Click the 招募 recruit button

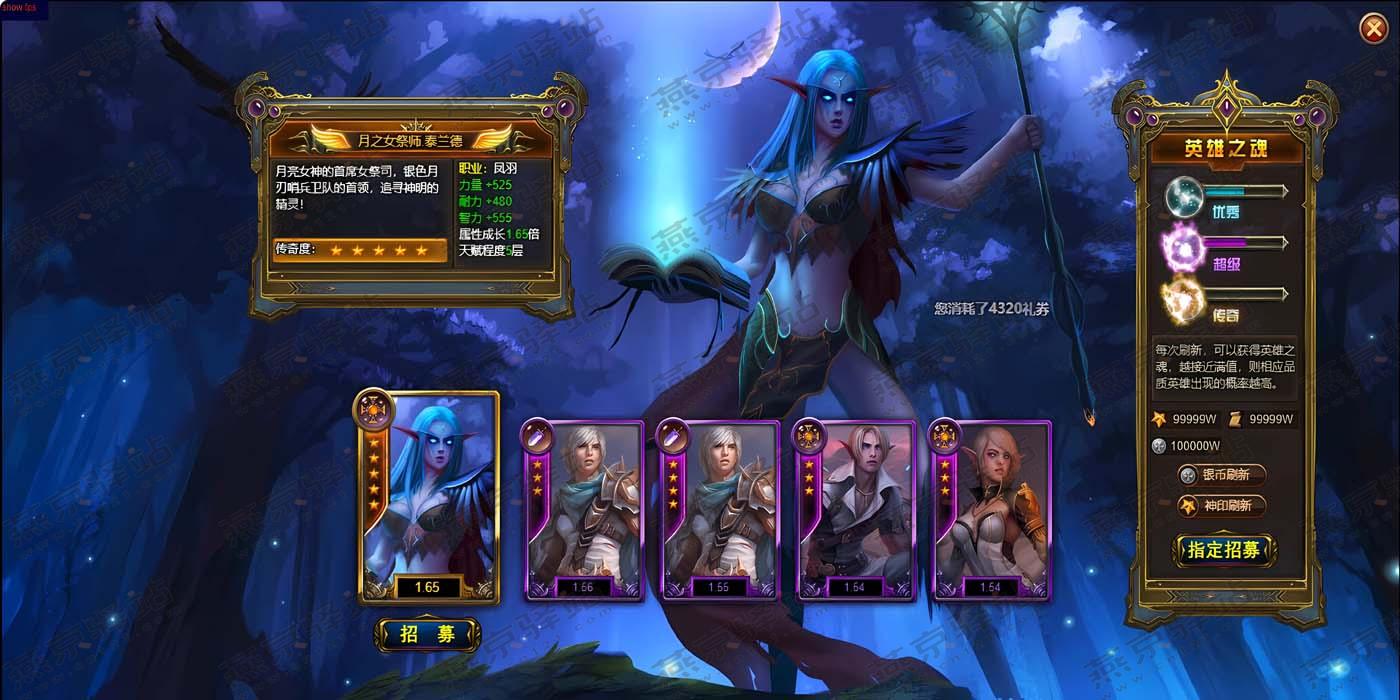(427, 634)
